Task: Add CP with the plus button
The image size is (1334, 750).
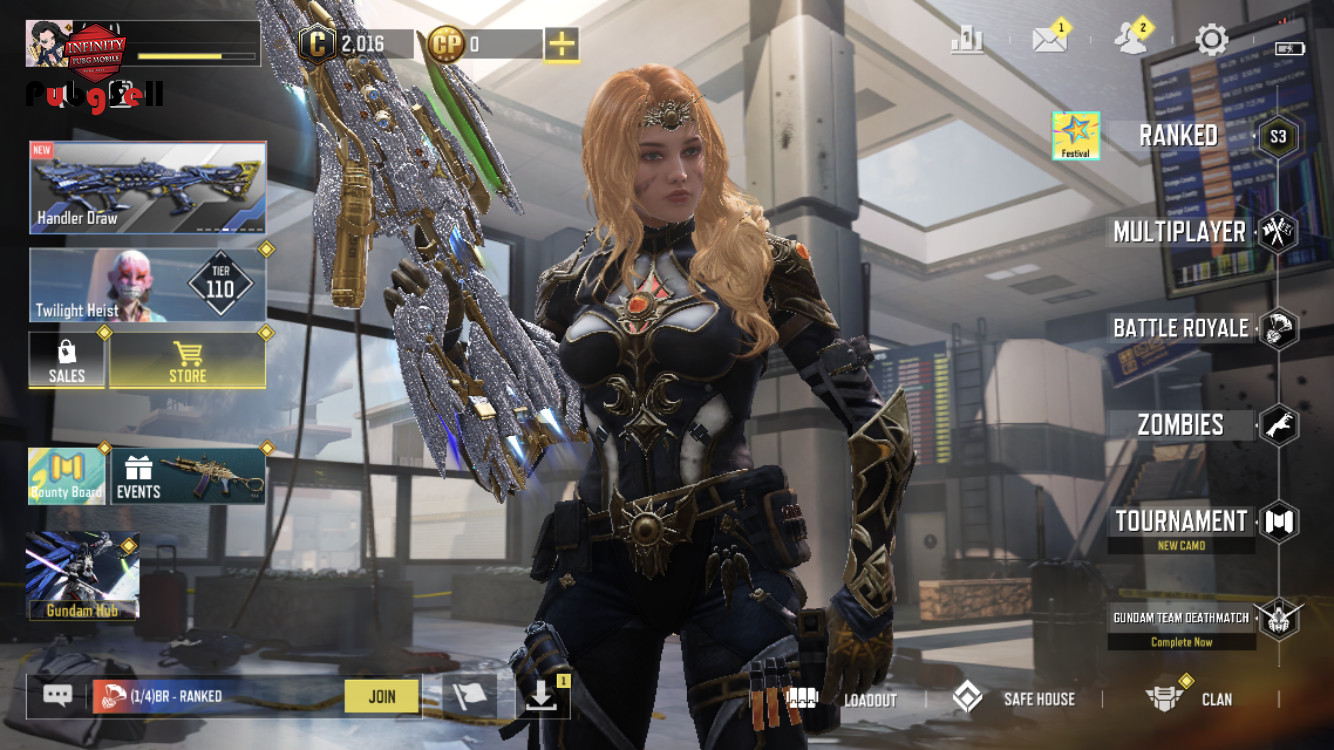Action: point(562,44)
